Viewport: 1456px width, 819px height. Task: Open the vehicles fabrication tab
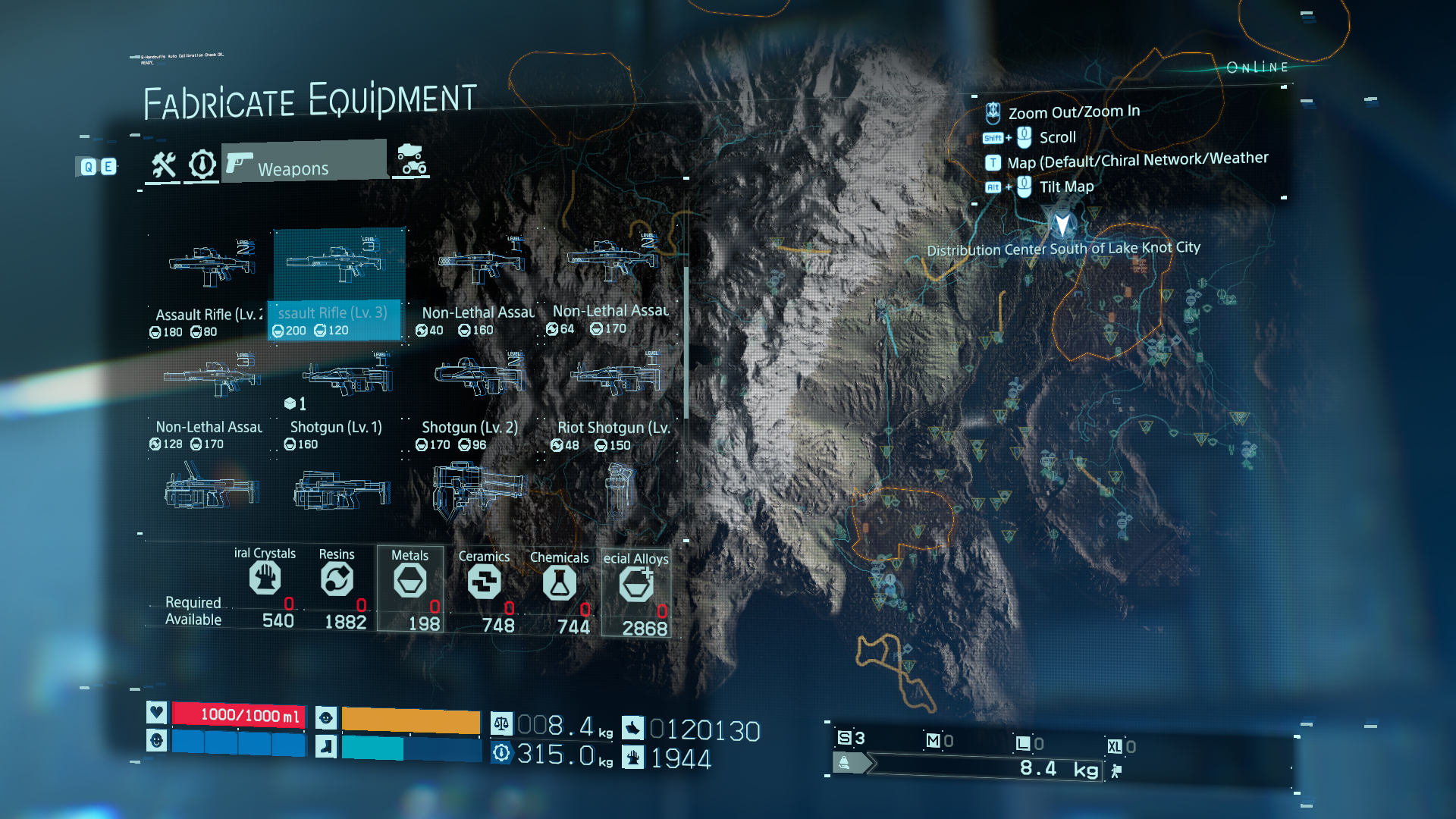(x=412, y=160)
